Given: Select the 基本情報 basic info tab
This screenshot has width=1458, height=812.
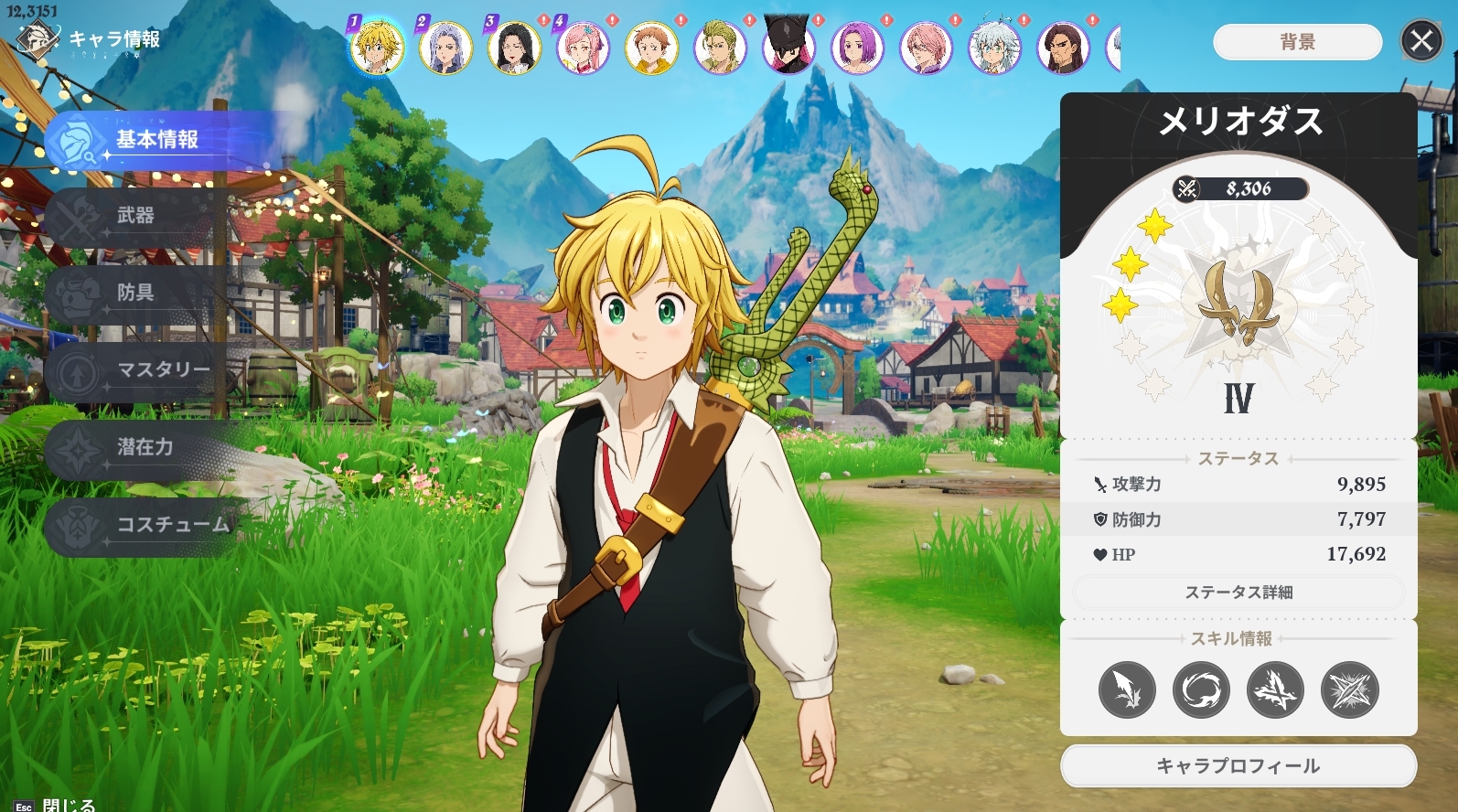Looking at the screenshot, I should (x=155, y=140).
